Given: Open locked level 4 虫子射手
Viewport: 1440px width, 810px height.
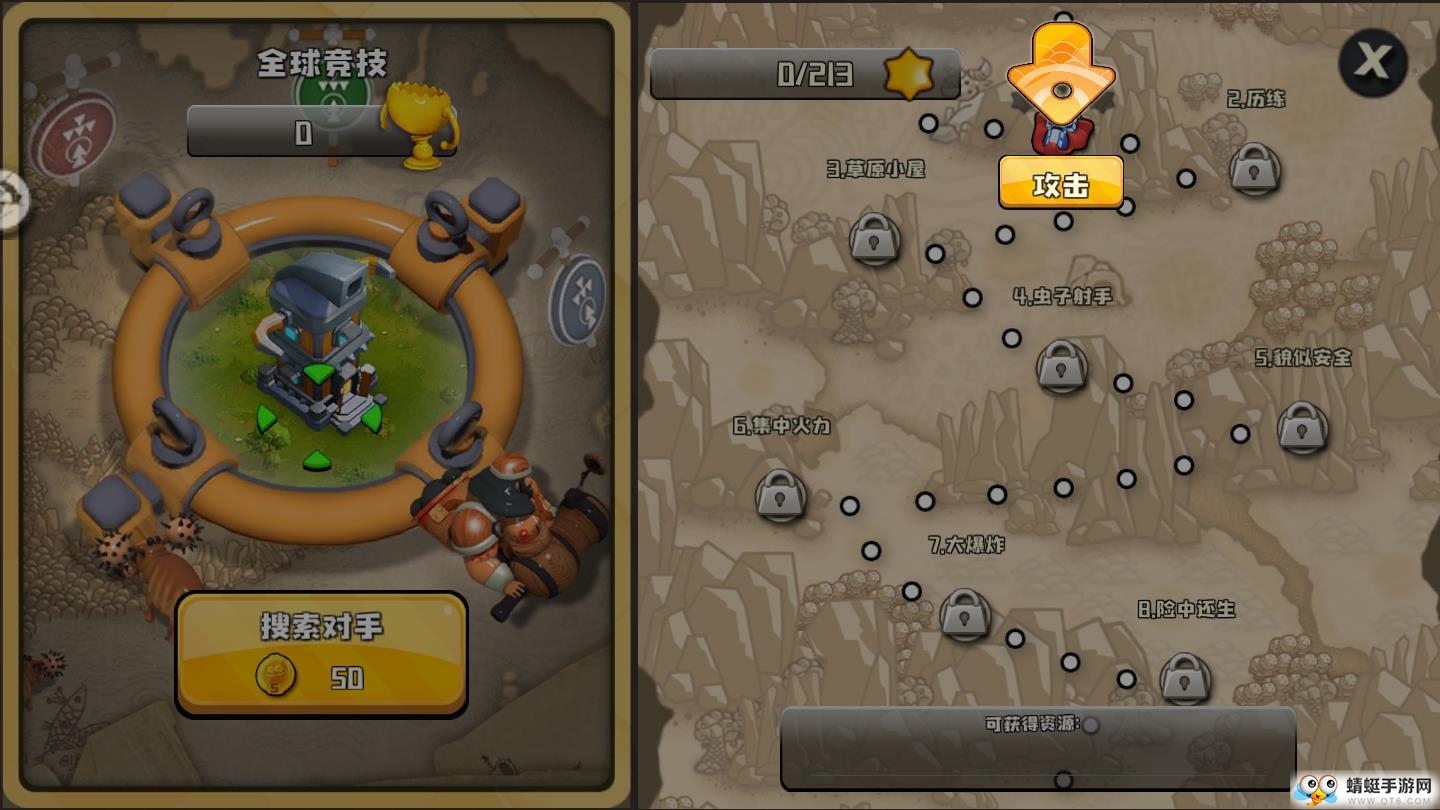Looking at the screenshot, I should (x=1061, y=366).
